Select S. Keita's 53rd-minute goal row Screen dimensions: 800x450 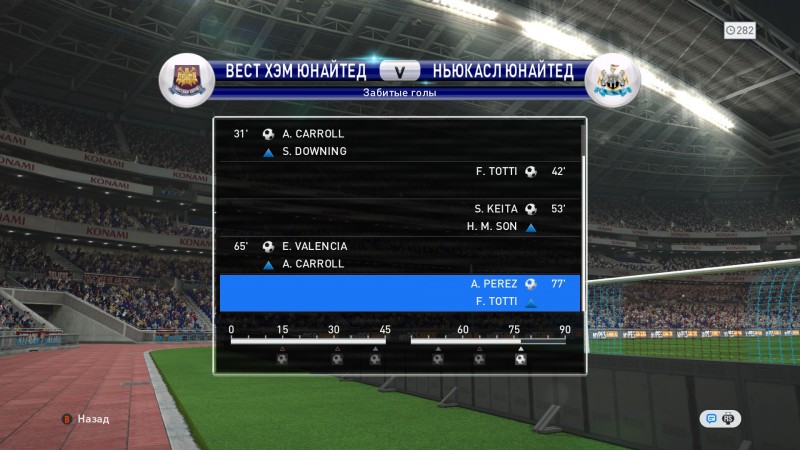coord(400,218)
